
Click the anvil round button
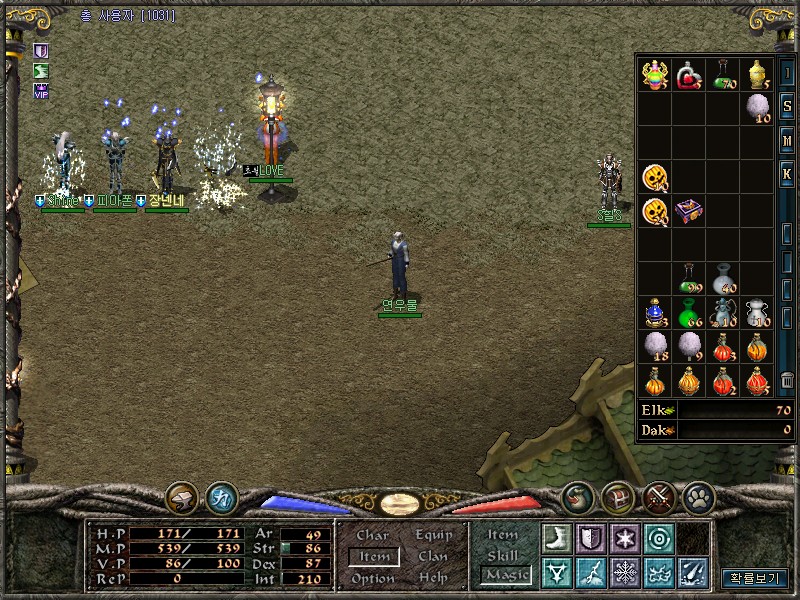click(x=182, y=496)
